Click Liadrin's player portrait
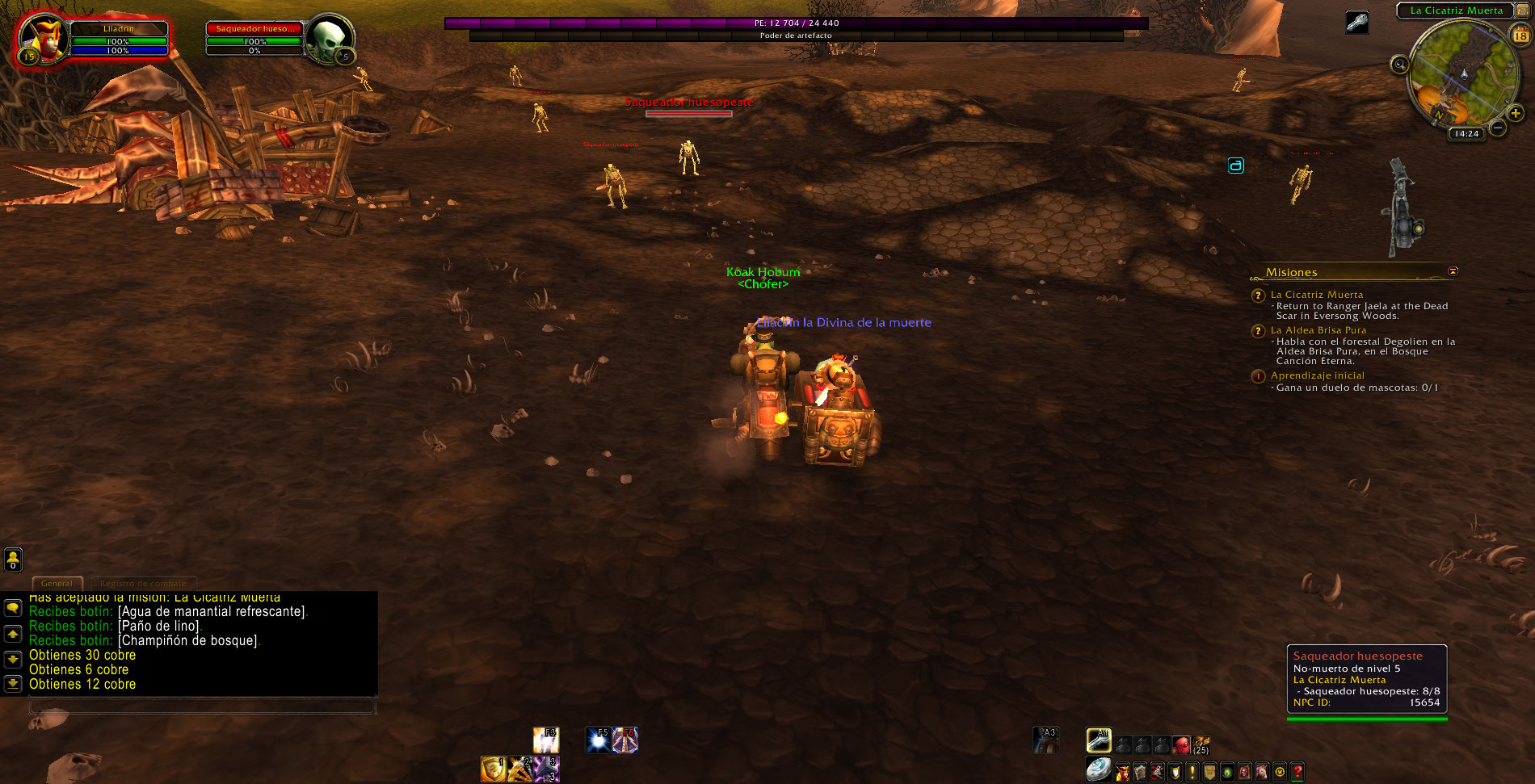1535x784 pixels. 40,38
